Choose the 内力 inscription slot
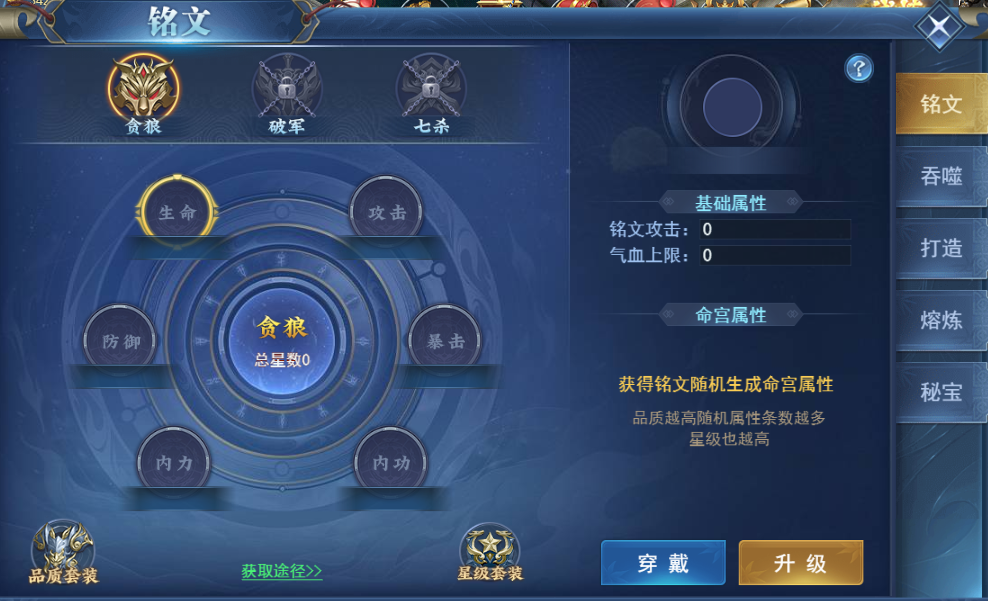 click(174, 463)
